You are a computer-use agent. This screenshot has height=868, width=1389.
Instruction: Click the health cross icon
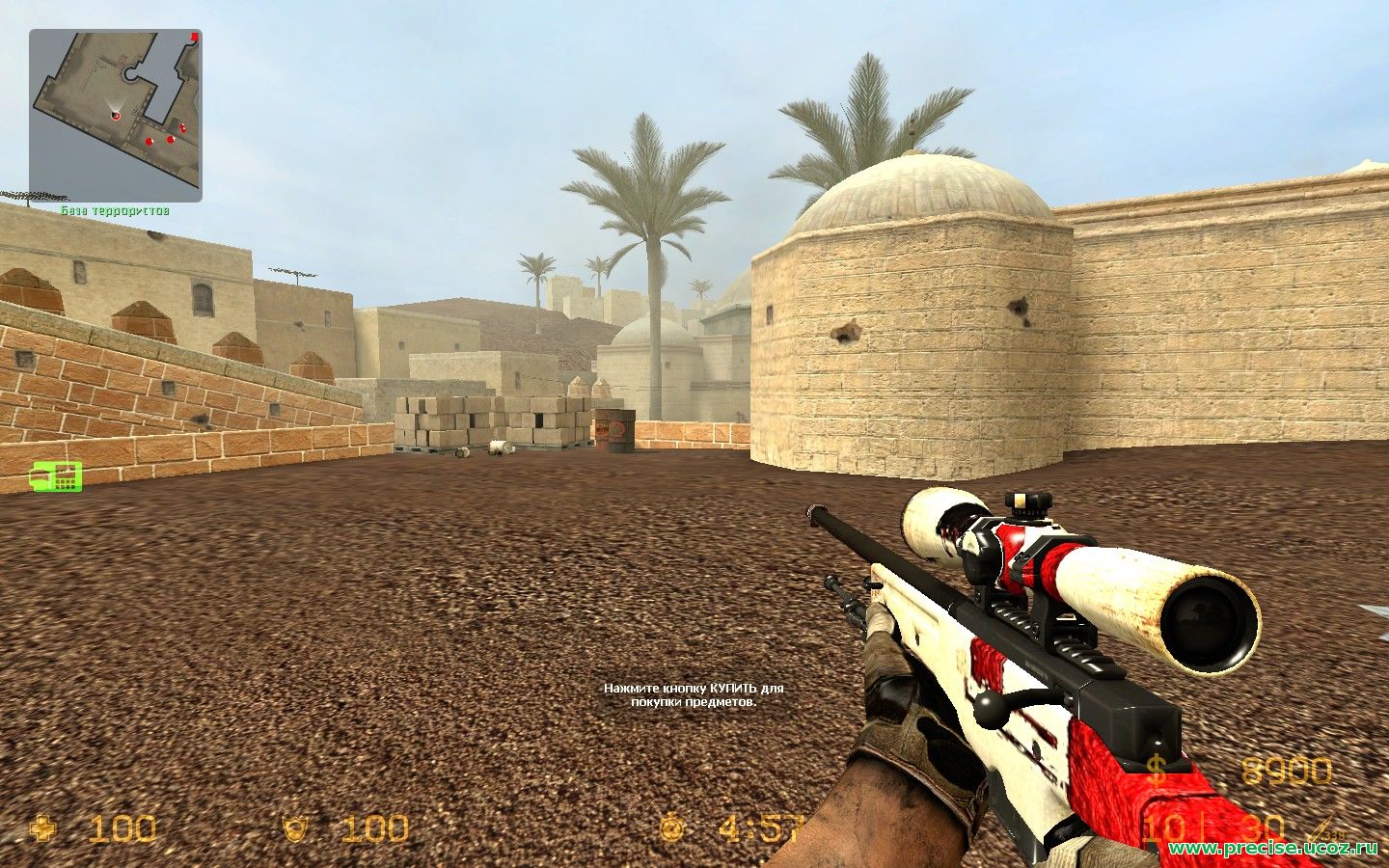coord(42,827)
